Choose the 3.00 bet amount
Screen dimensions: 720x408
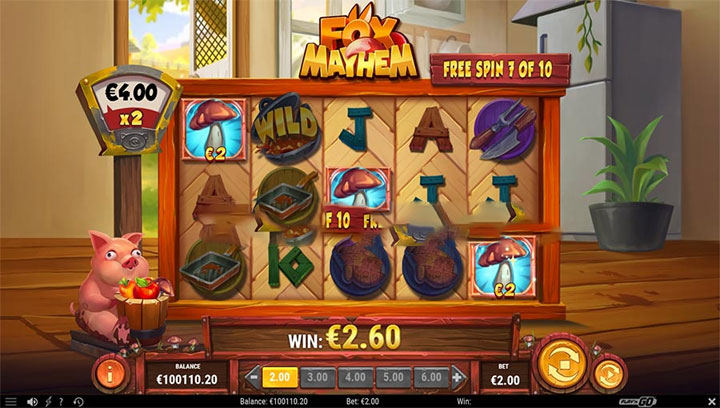coord(316,376)
